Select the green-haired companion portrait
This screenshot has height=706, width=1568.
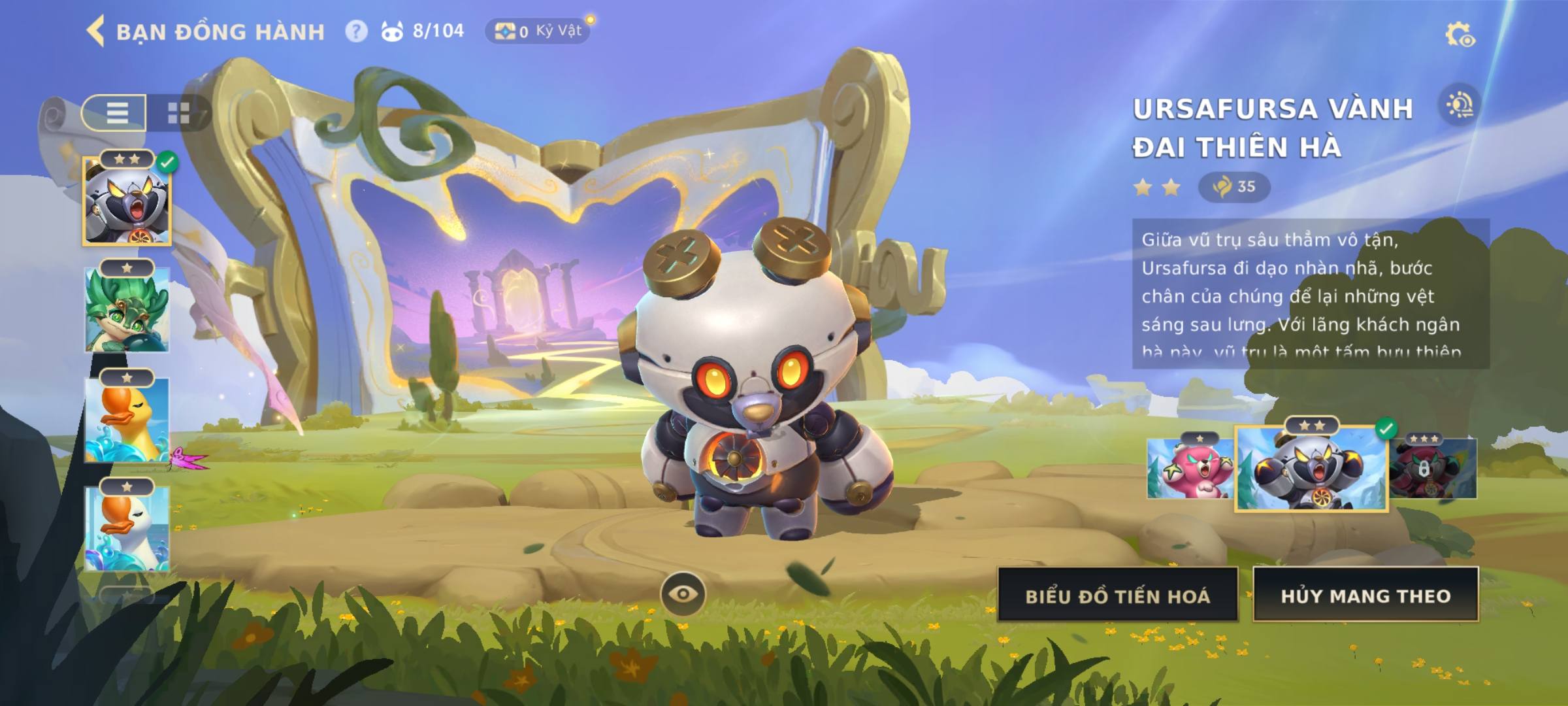[x=127, y=311]
